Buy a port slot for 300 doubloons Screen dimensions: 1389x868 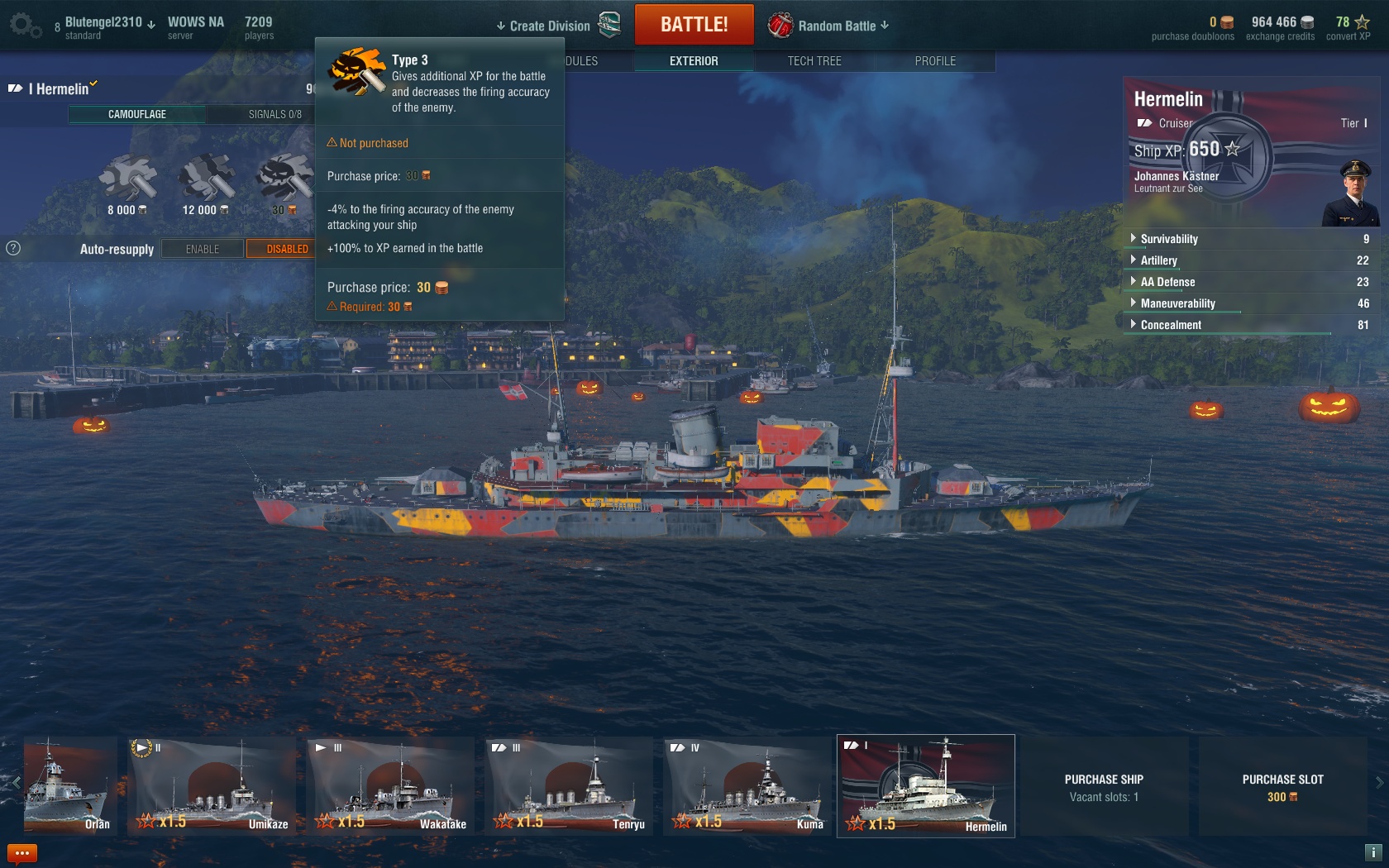coord(1282,787)
